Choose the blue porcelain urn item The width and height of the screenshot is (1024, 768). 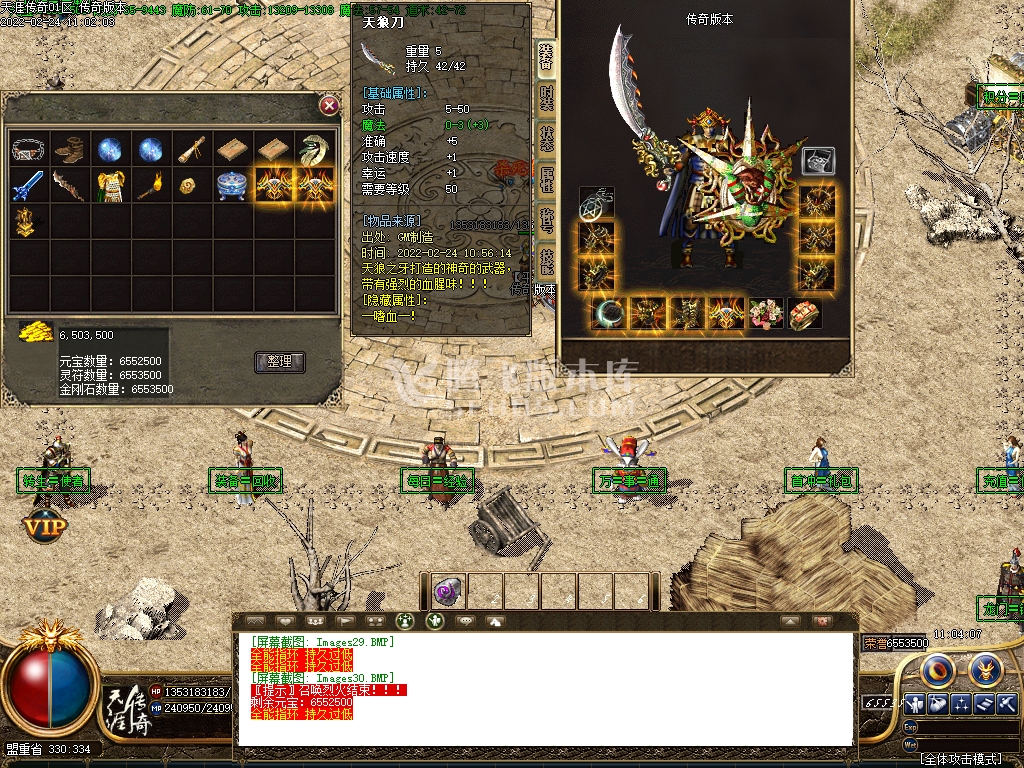point(232,186)
